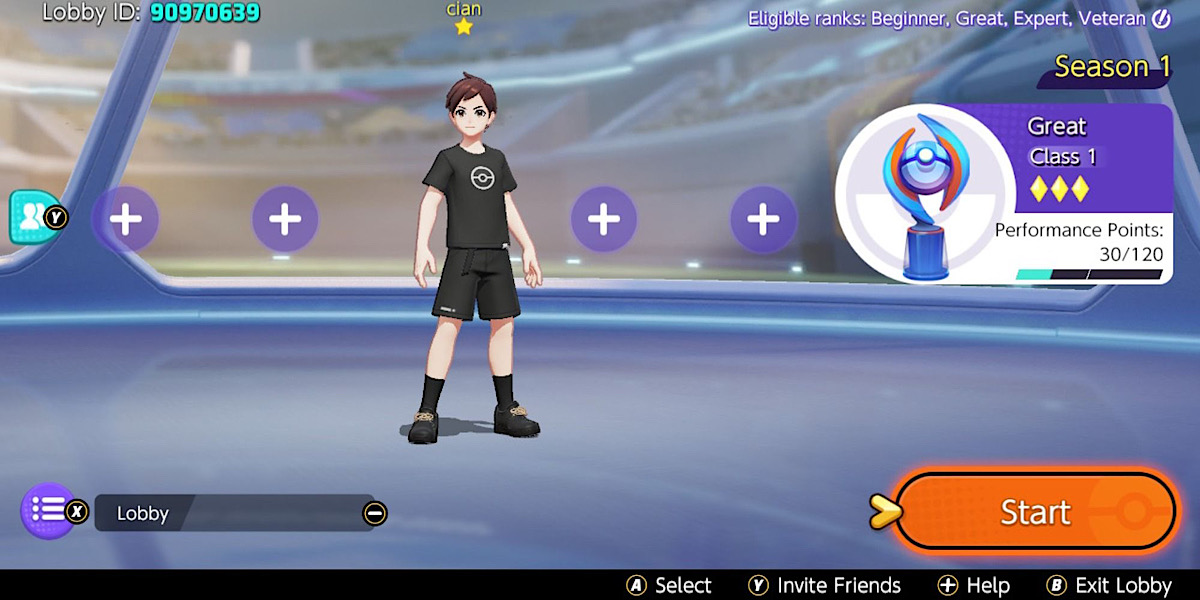The height and width of the screenshot is (600, 1200).
Task: Collapse the Lobby bar with the minus button
Action: coord(375,514)
